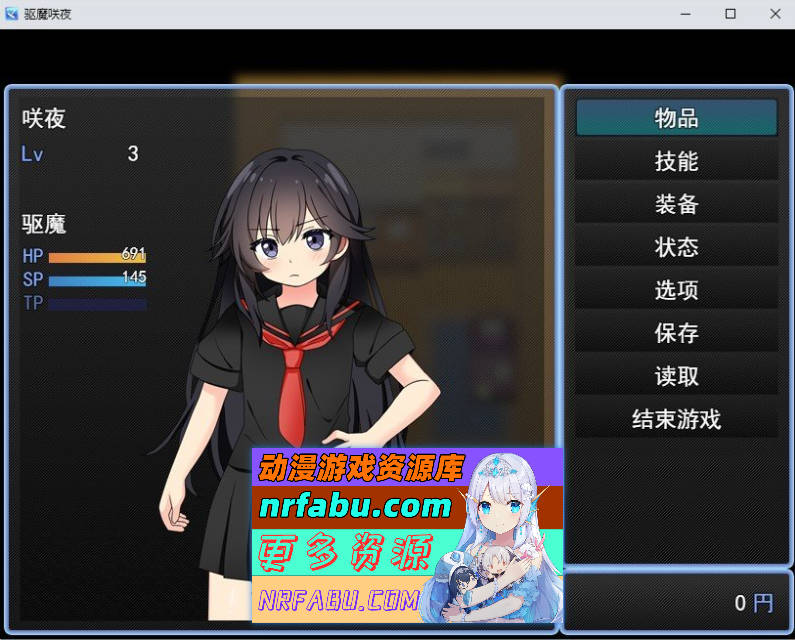795x640 pixels.
Task: Maximize the game window
Action: 730,14
